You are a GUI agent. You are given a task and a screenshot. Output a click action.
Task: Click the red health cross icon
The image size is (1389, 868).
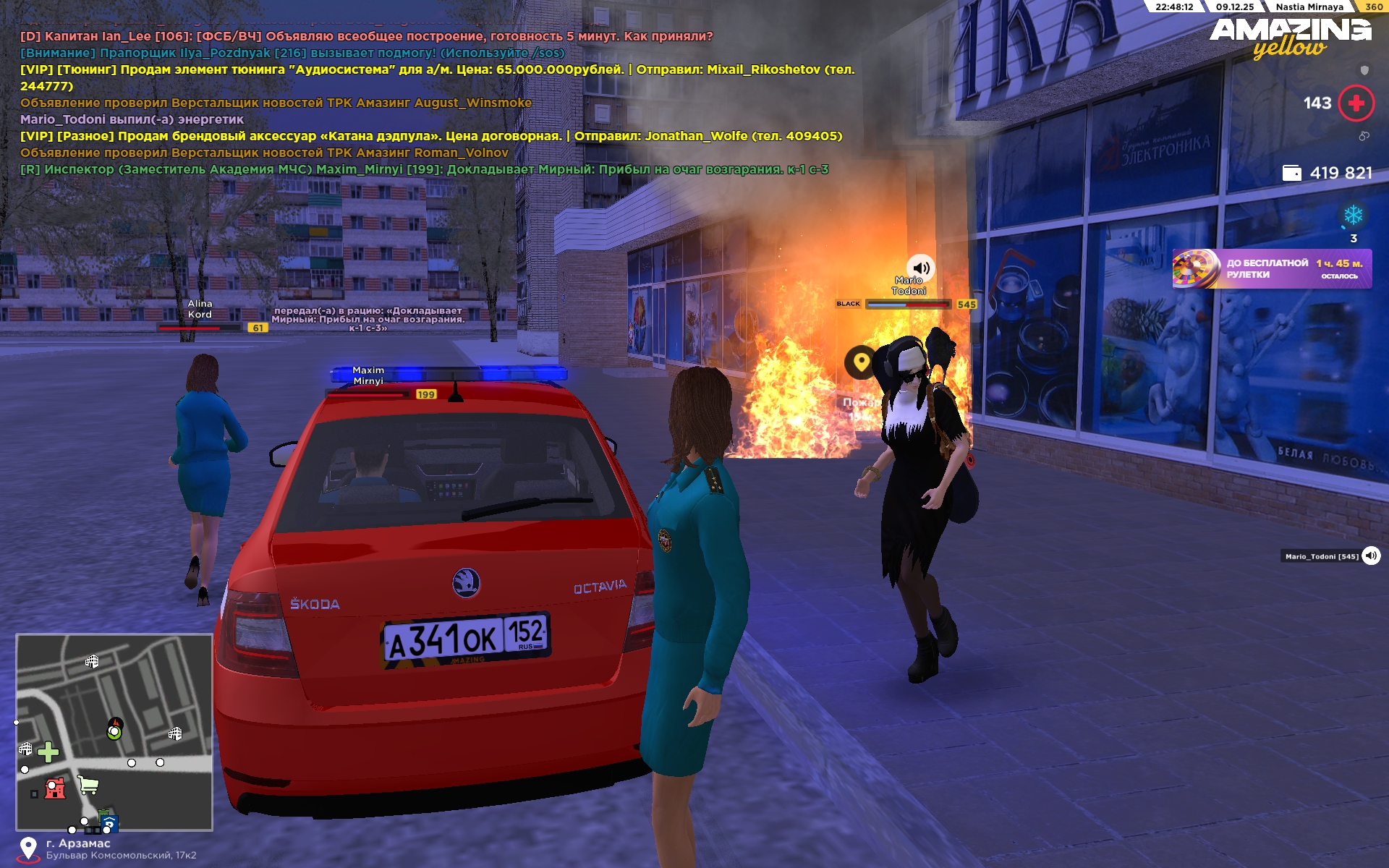click(x=1356, y=103)
